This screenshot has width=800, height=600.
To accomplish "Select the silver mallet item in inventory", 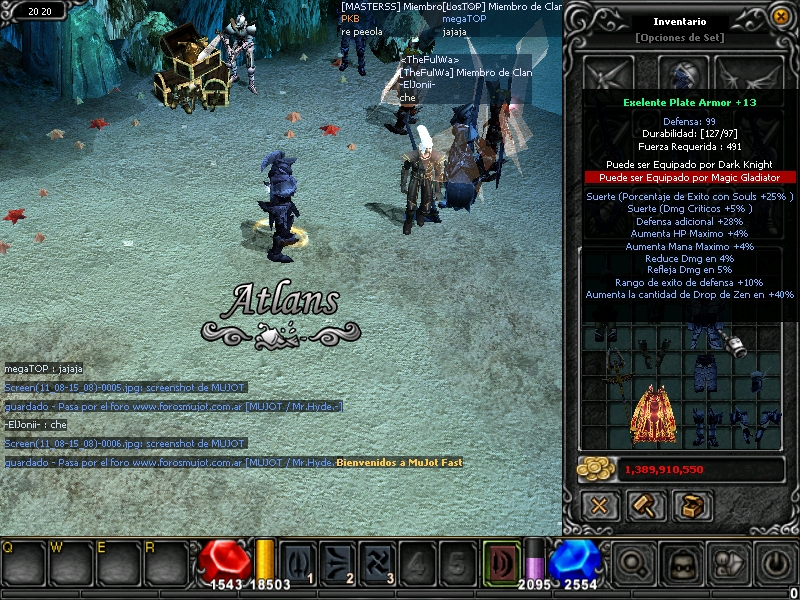I will coord(736,346).
